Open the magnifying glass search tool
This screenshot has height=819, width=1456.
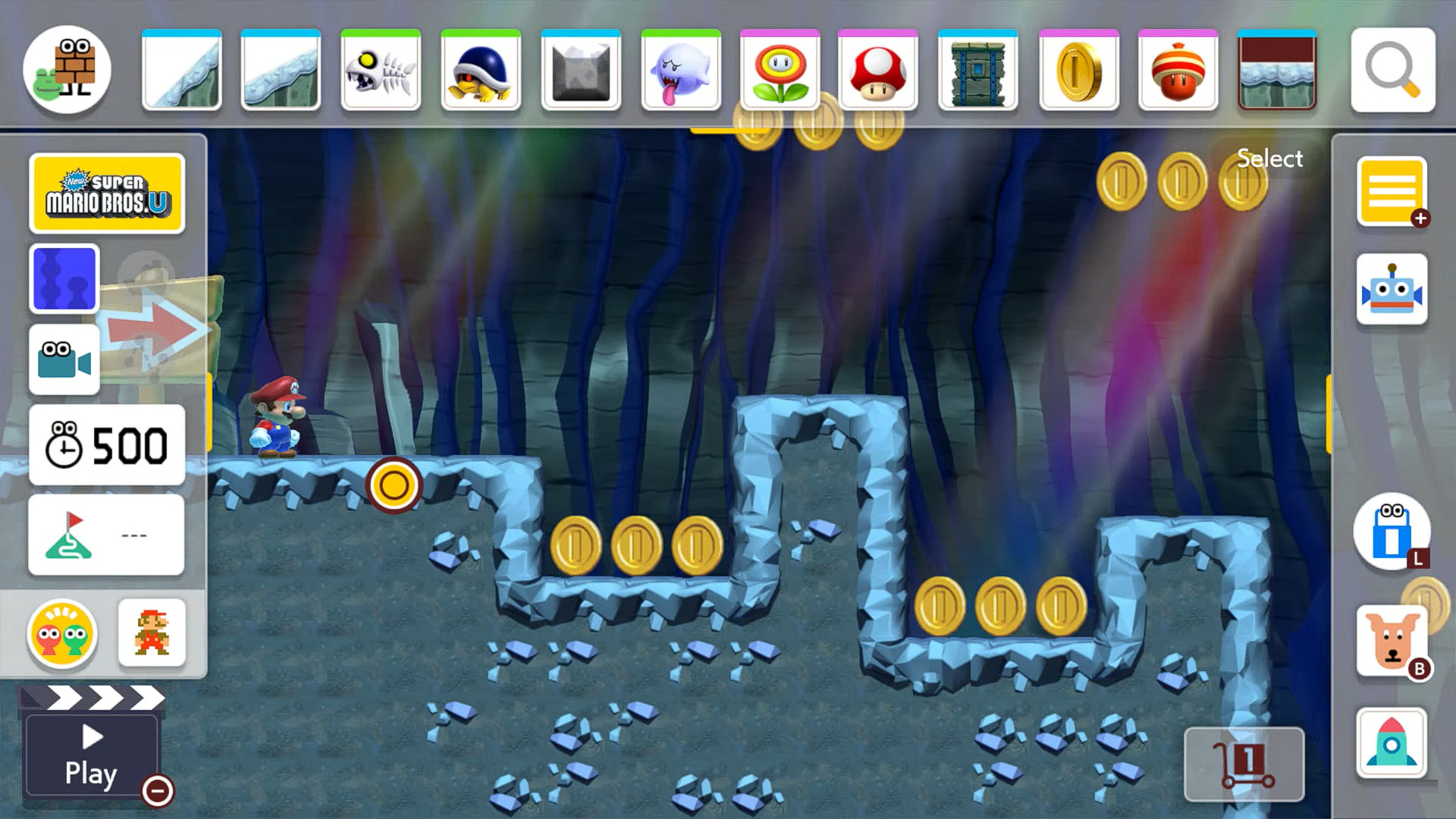pyautogui.click(x=1394, y=70)
